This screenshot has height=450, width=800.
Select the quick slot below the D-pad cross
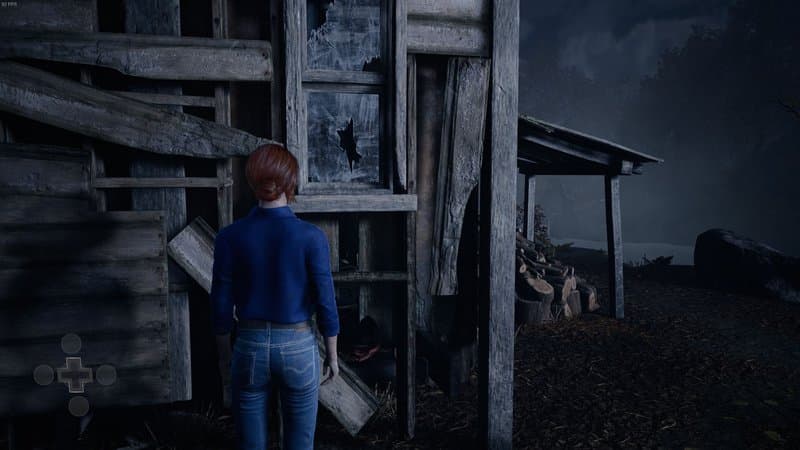(78, 406)
